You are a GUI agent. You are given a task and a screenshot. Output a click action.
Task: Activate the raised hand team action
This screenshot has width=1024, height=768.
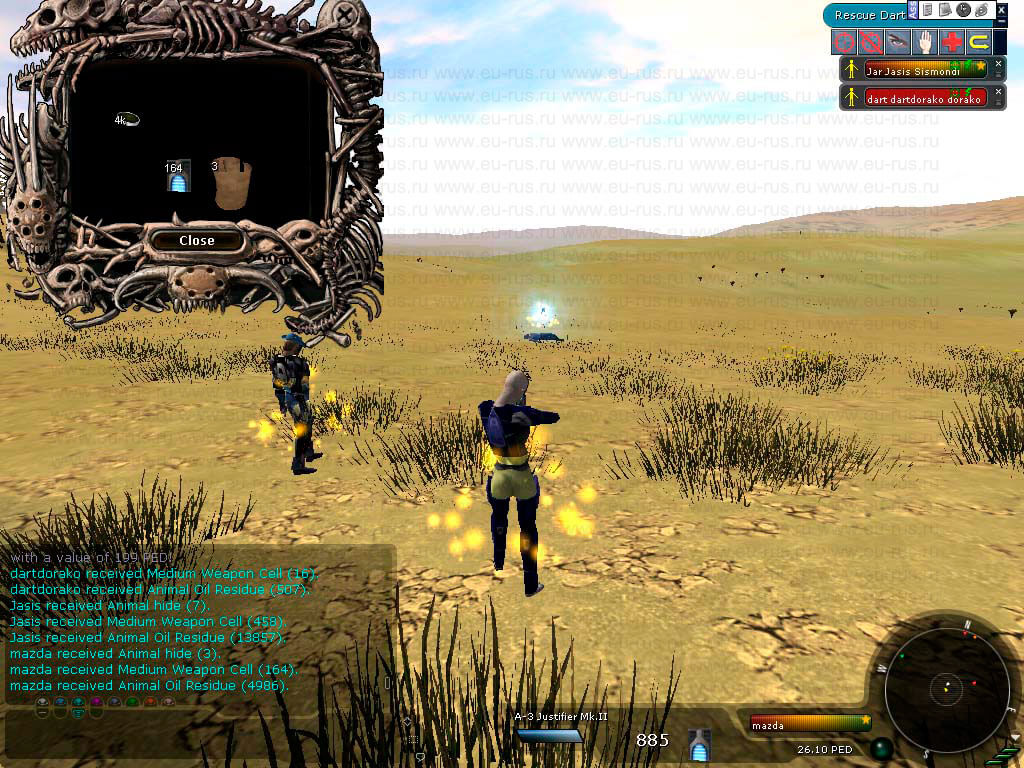point(925,42)
